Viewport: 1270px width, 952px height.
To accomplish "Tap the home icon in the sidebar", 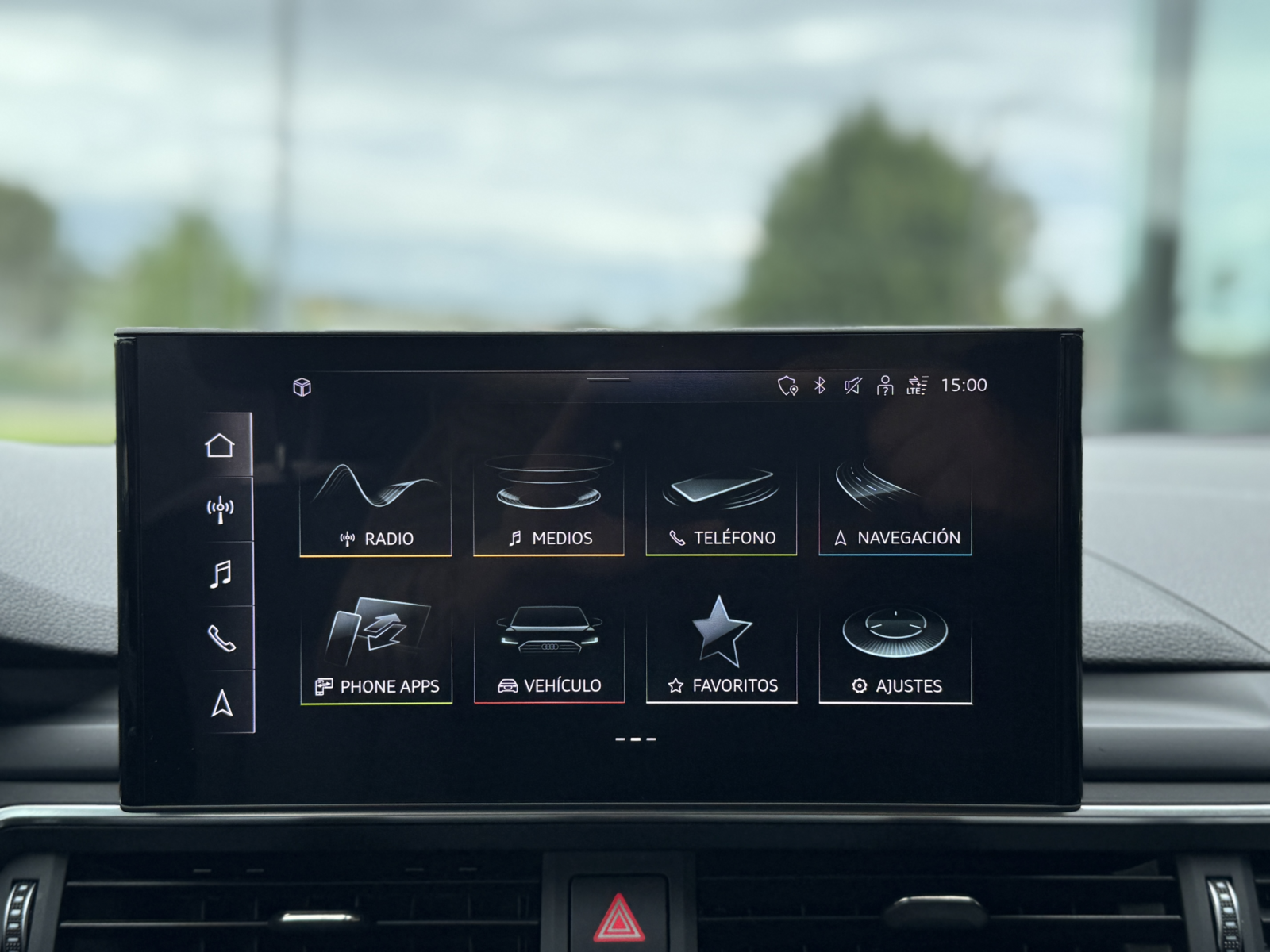I will pos(220,446).
